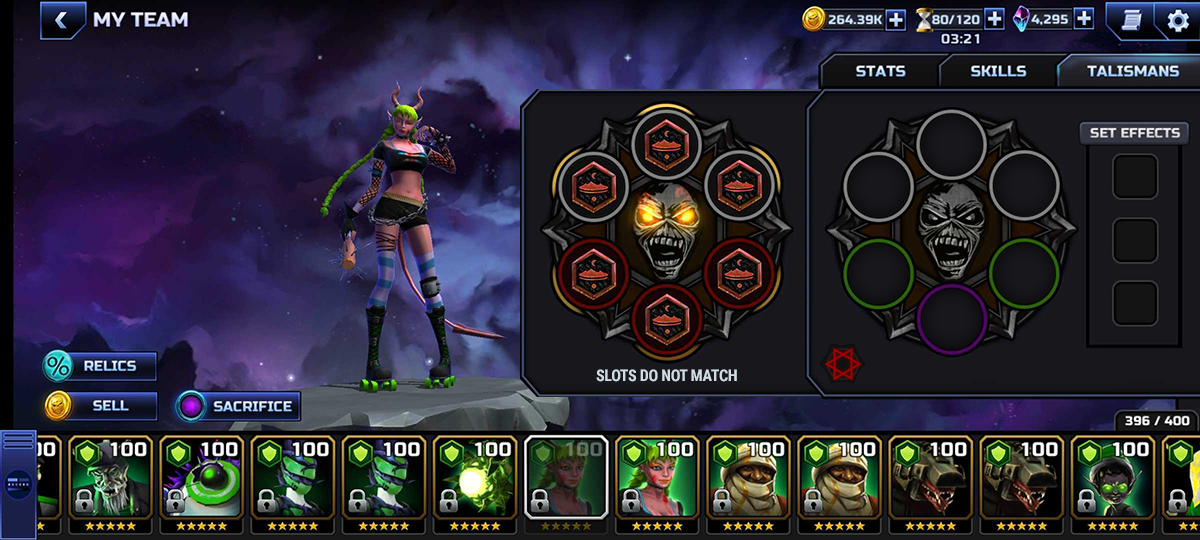This screenshot has height=540, width=1200.
Task: Sell the selected character
Action: click(x=100, y=406)
